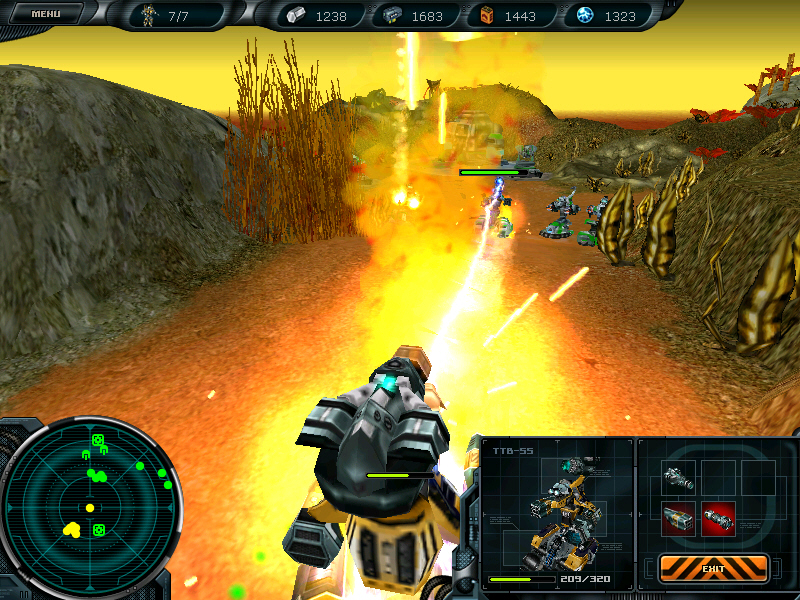This screenshot has width=800, height=600.
Task: Click the orange EXIT button
Action: 713,568
